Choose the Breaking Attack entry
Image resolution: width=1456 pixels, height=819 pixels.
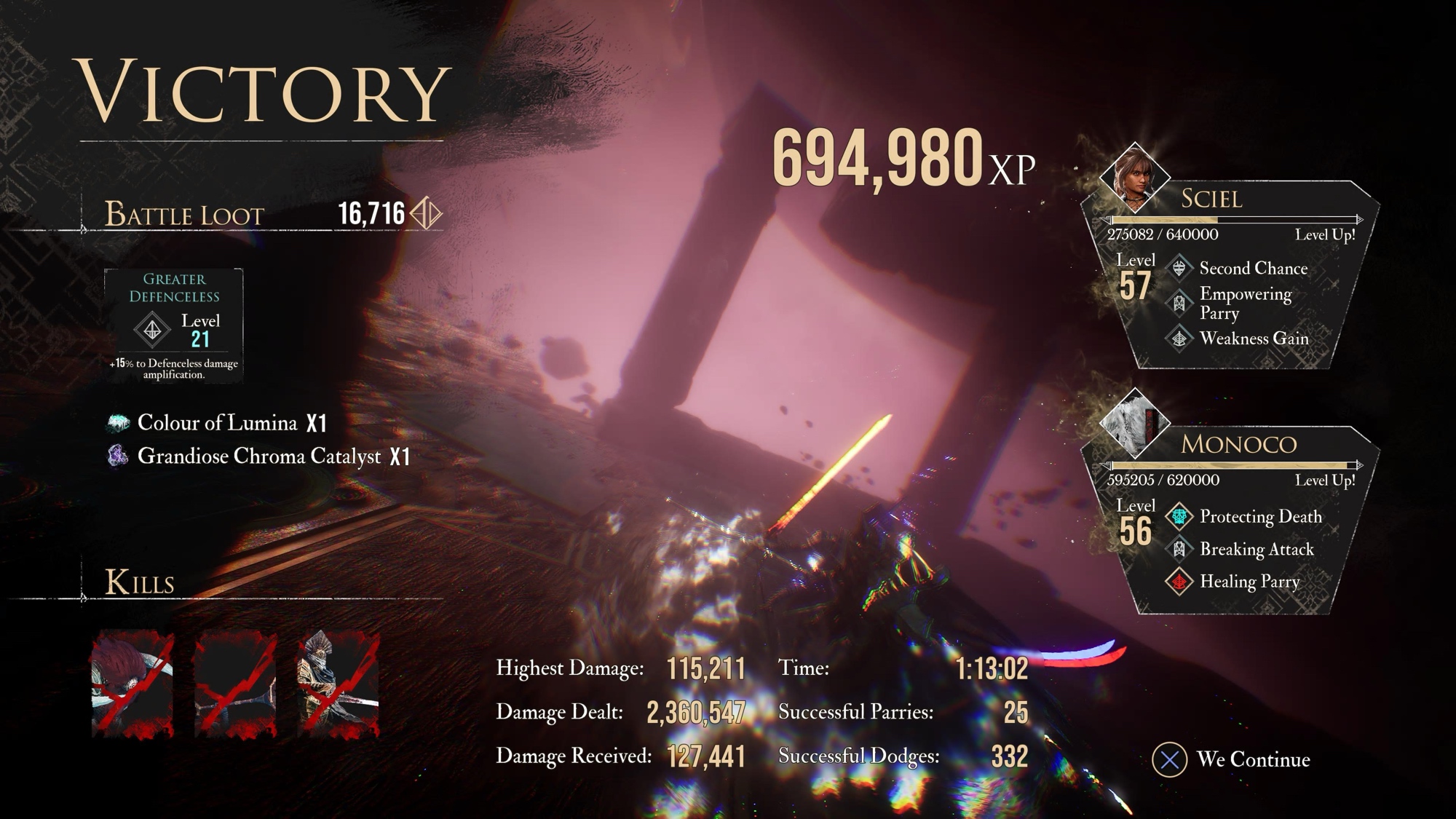point(1257,550)
